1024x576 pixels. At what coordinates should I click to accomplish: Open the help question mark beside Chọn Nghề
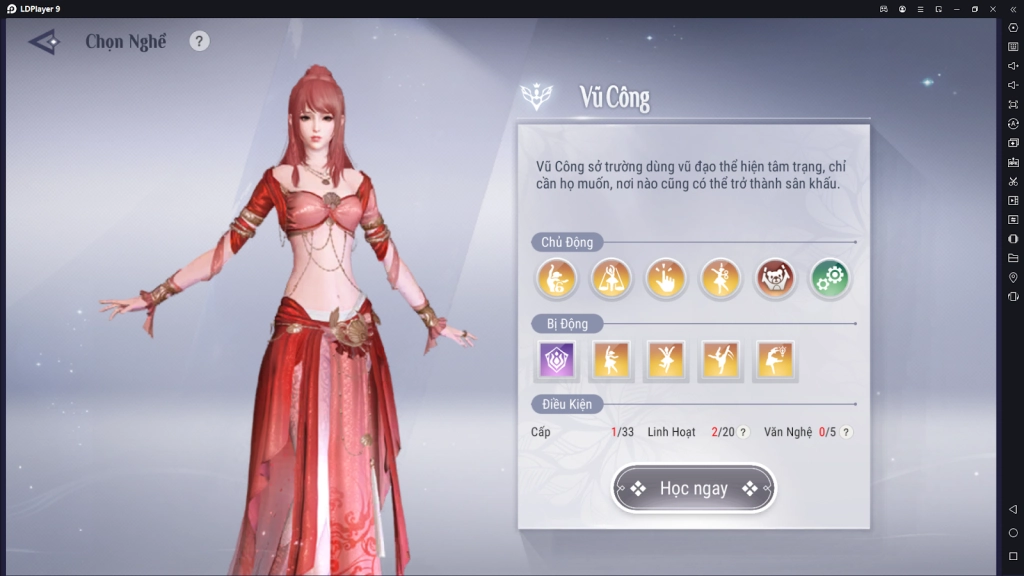tap(200, 41)
